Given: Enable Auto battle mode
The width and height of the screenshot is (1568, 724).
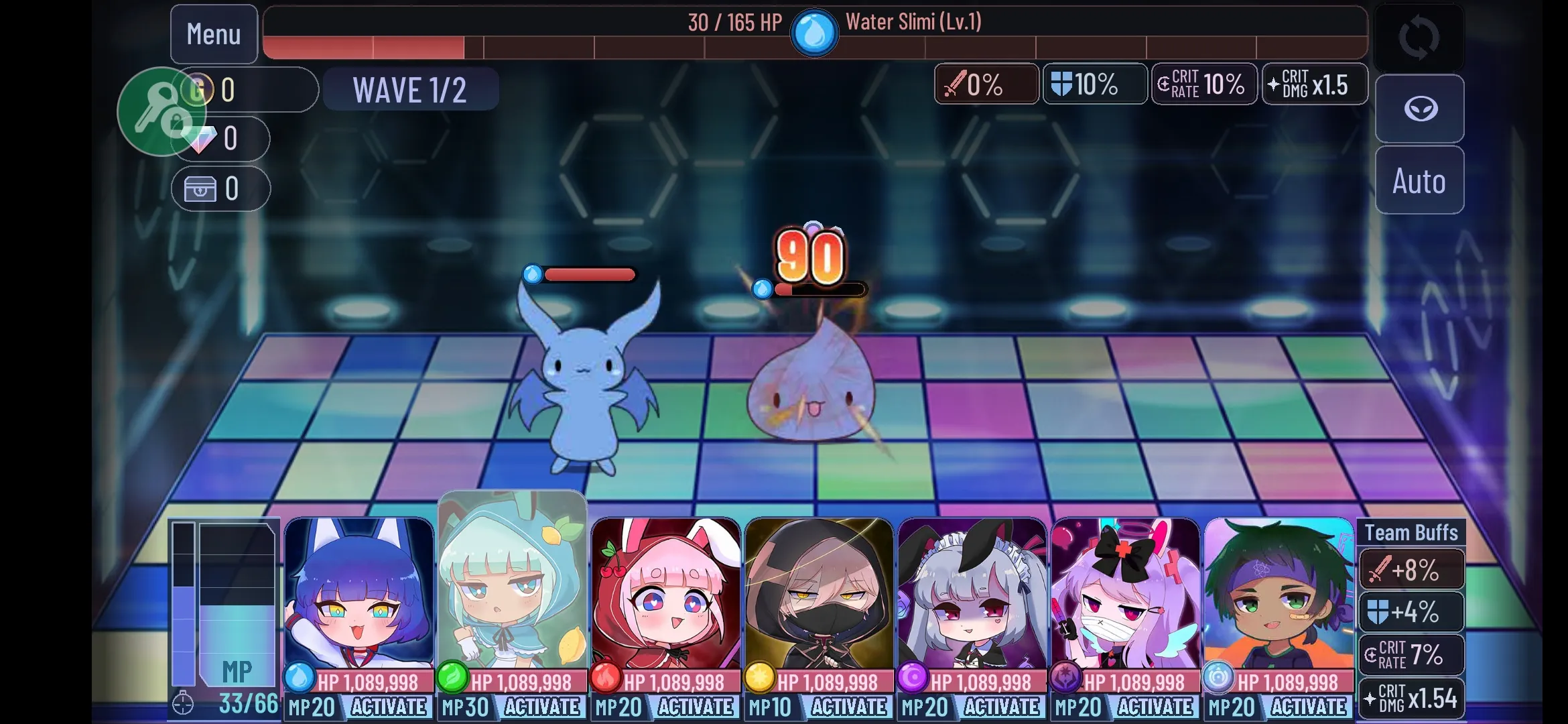Looking at the screenshot, I should tap(1419, 181).
